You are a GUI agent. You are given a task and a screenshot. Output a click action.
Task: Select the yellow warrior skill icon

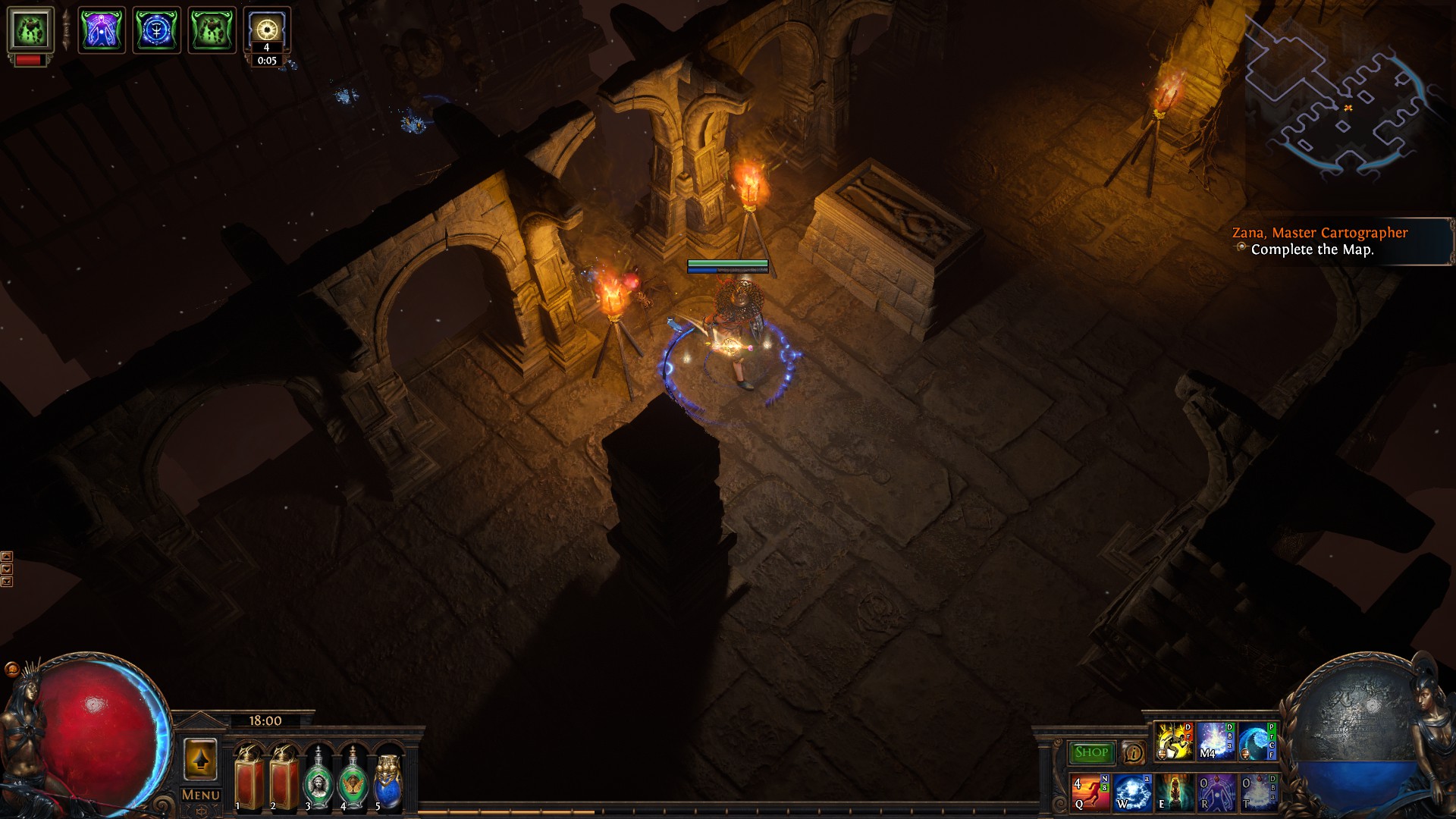1172,742
